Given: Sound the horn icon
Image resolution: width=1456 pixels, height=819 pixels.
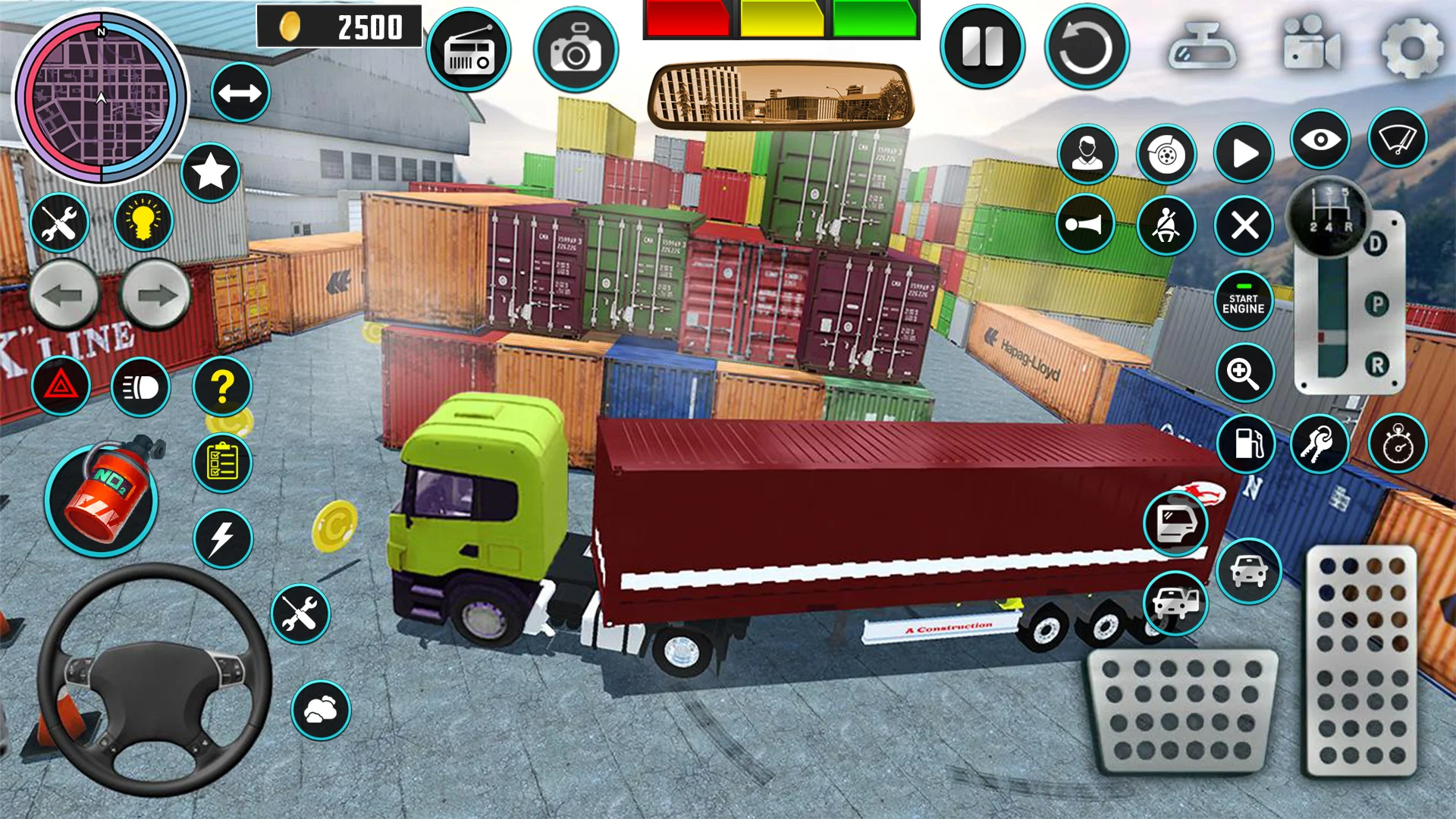Looking at the screenshot, I should click(1085, 224).
